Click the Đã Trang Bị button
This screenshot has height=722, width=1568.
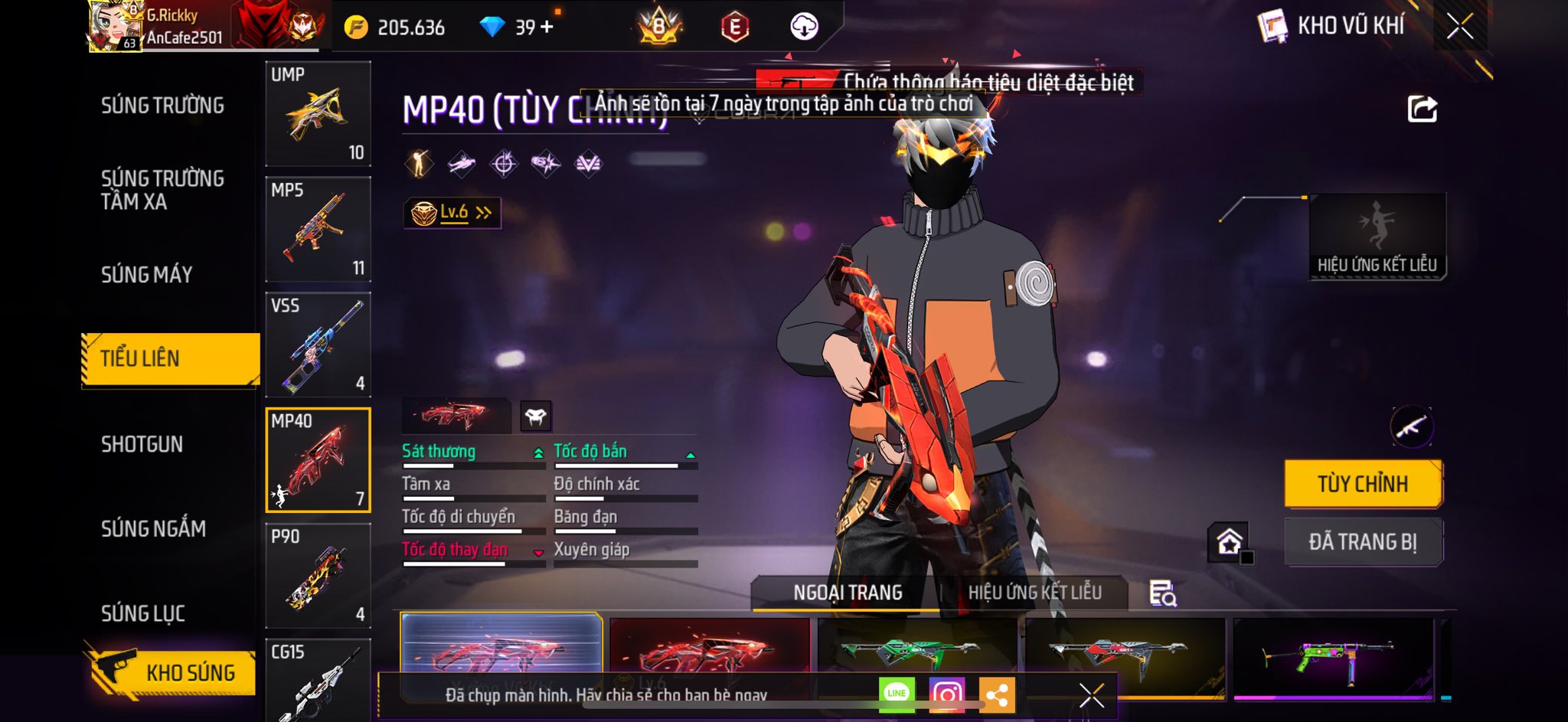click(x=1363, y=542)
